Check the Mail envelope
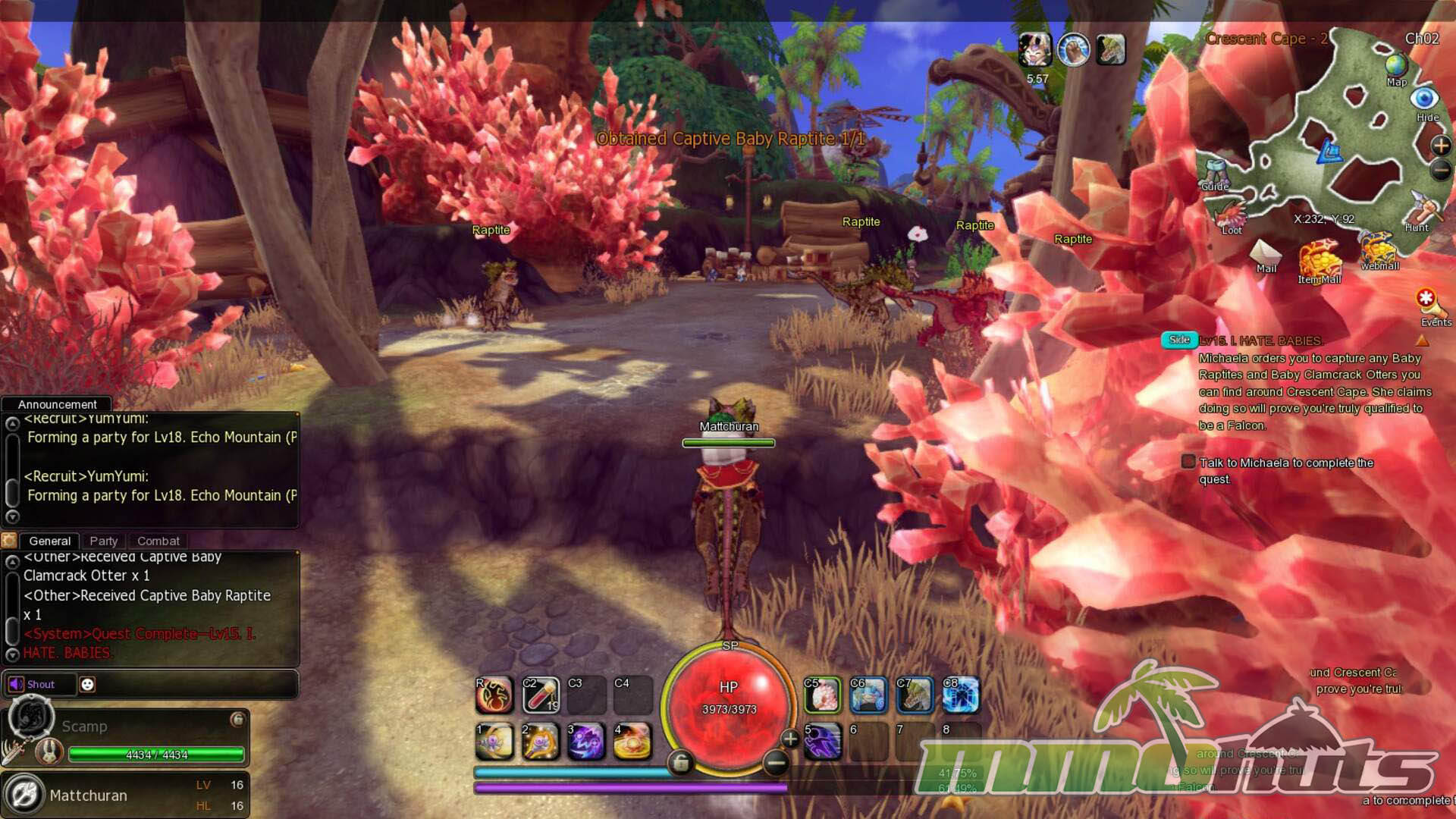 coord(1265,254)
